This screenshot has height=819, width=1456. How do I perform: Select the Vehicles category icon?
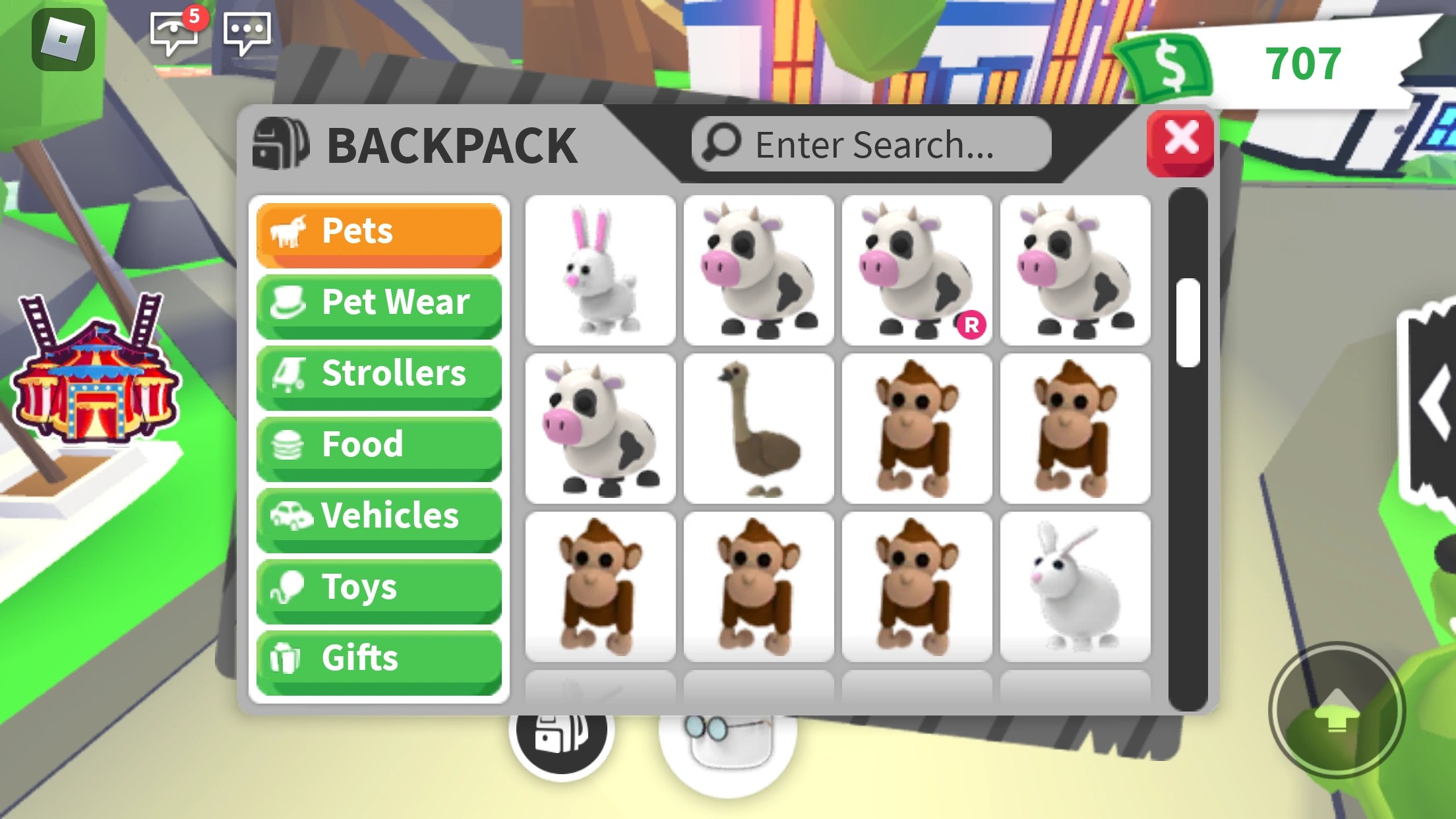tap(290, 516)
